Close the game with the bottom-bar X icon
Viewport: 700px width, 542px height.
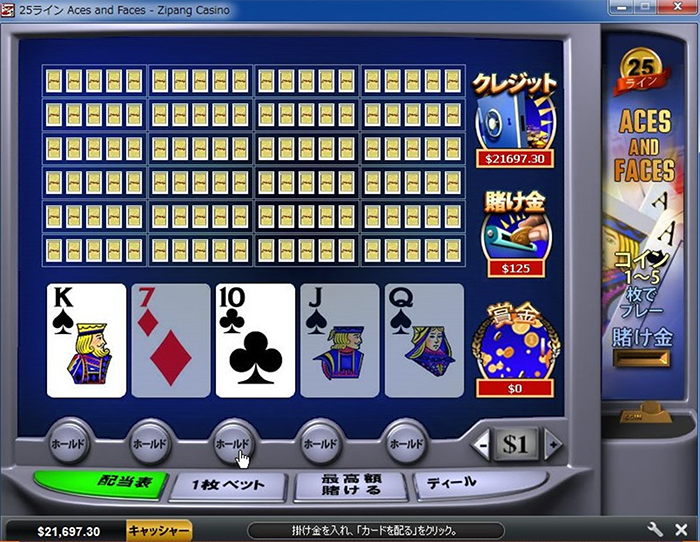[683, 530]
